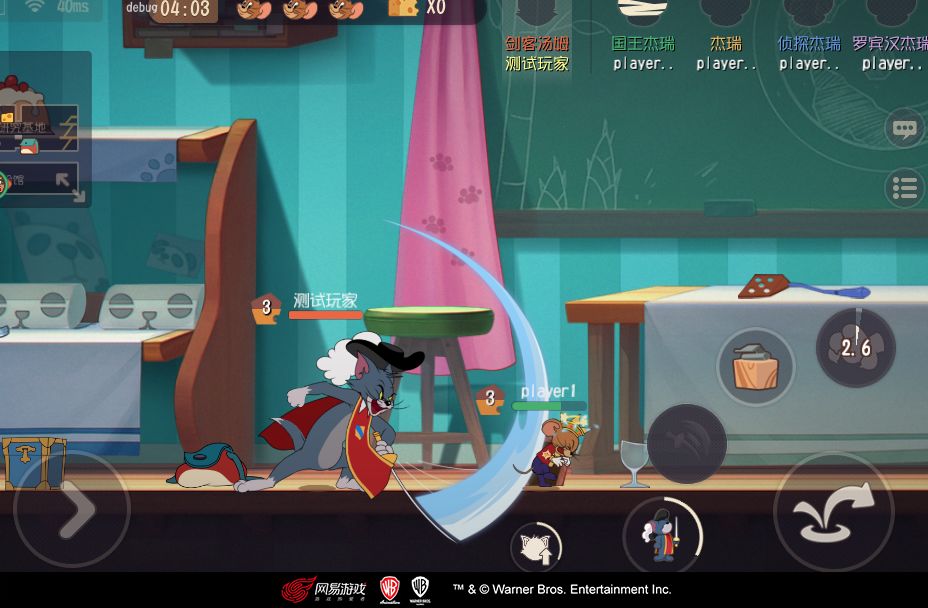This screenshot has height=608, width=928.
Task: Select the 国王杰瑞 player portrait
Action: [x=643, y=14]
